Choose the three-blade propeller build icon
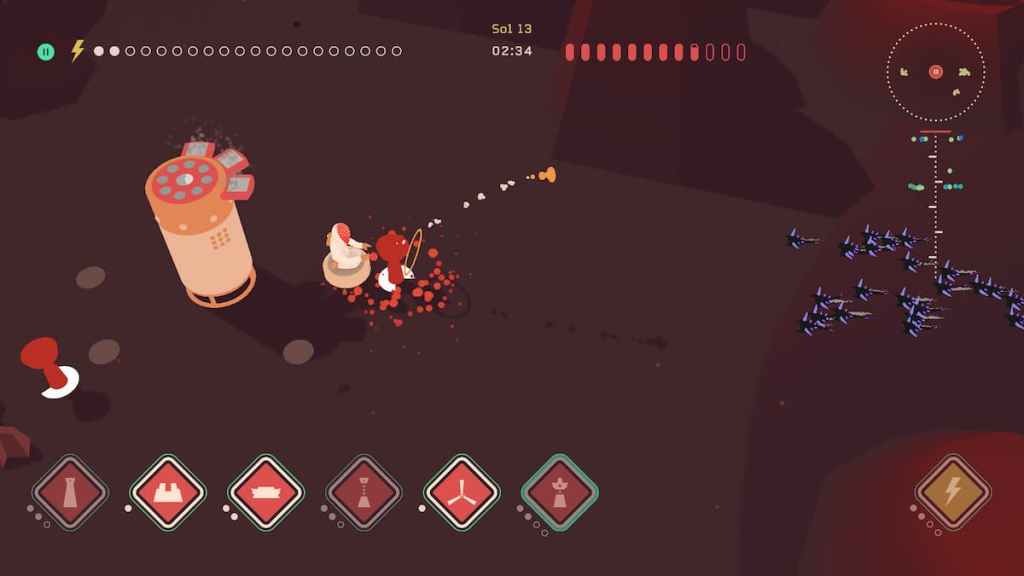The width and height of the screenshot is (1024, 576). click(x=461, y=492)
